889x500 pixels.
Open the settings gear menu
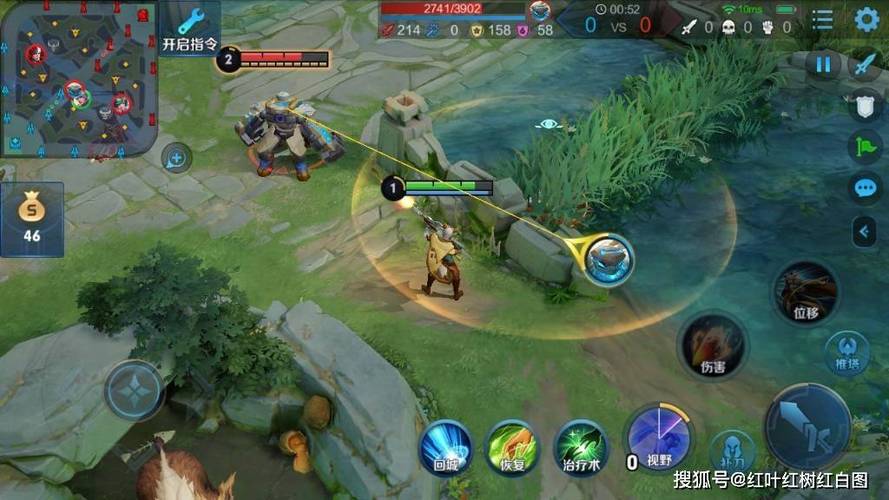[x=866, y=19]
